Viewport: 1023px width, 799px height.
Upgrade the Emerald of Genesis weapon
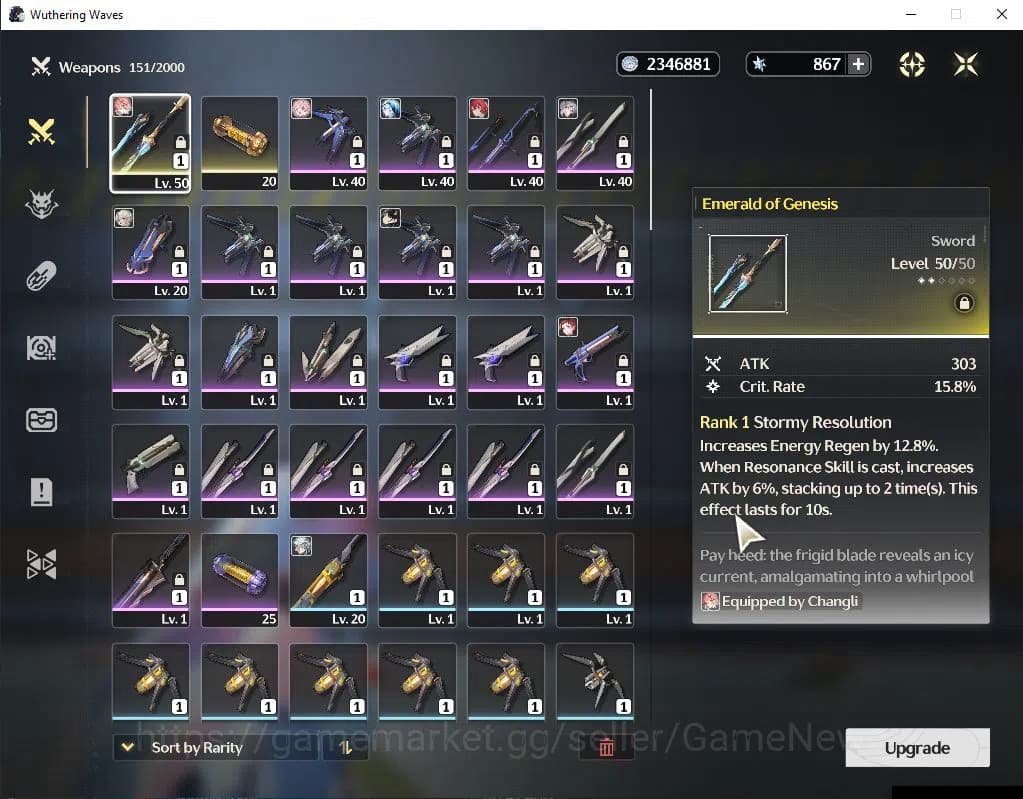(x=917, y=748)
